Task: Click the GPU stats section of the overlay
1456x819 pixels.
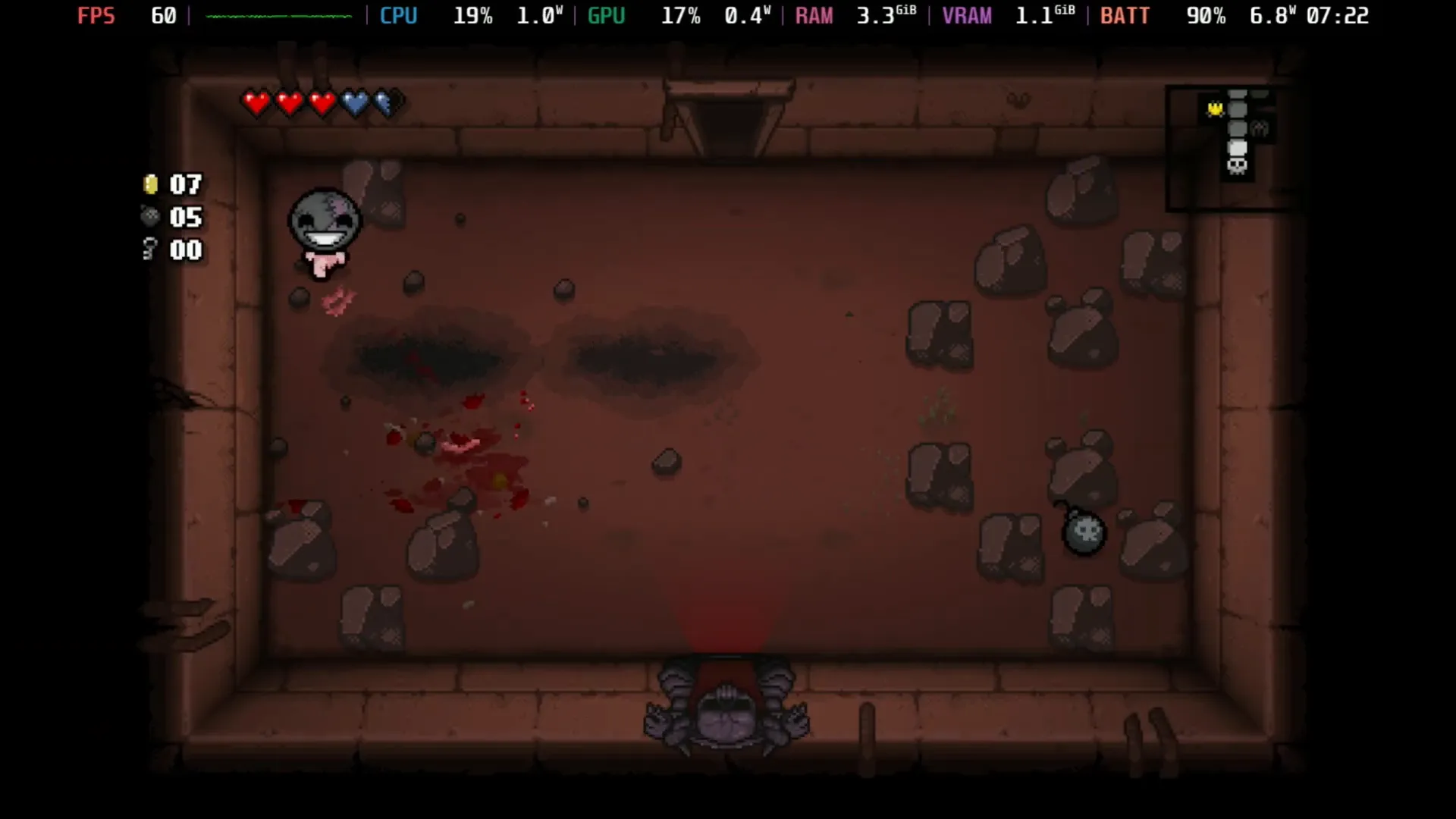Action: 606,15
